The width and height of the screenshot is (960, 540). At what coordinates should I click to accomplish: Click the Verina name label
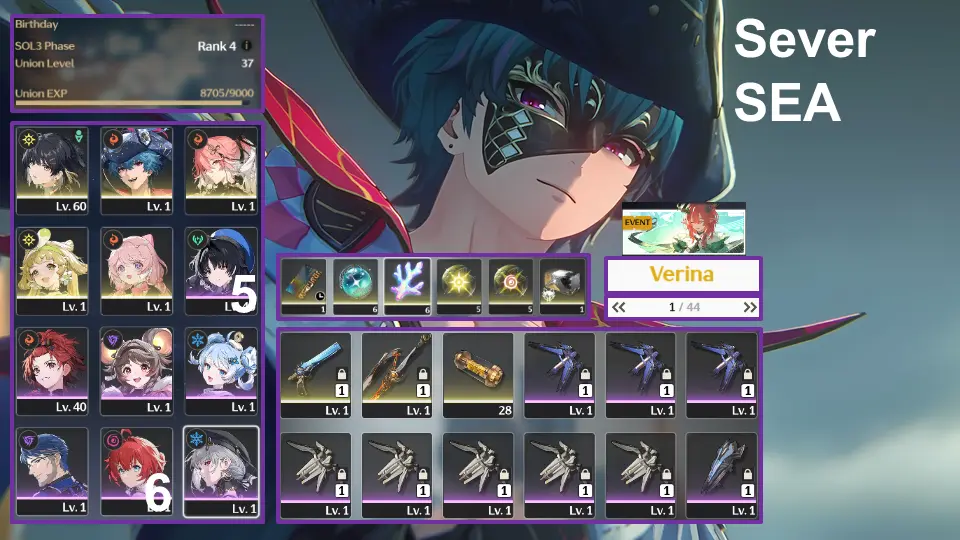click(684, 274)
